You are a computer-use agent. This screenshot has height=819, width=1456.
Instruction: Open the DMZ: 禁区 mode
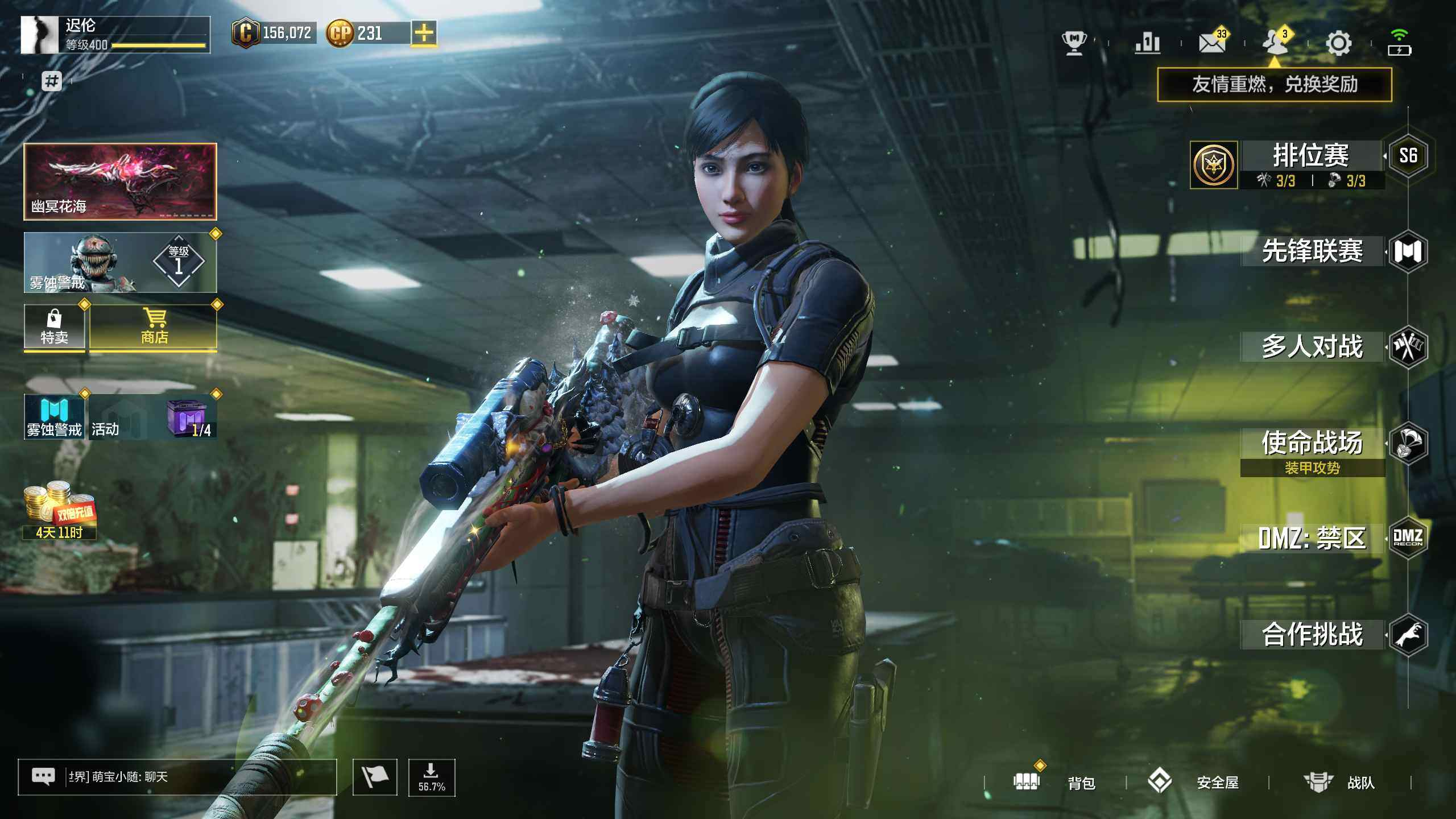(x=1312, y=538)
